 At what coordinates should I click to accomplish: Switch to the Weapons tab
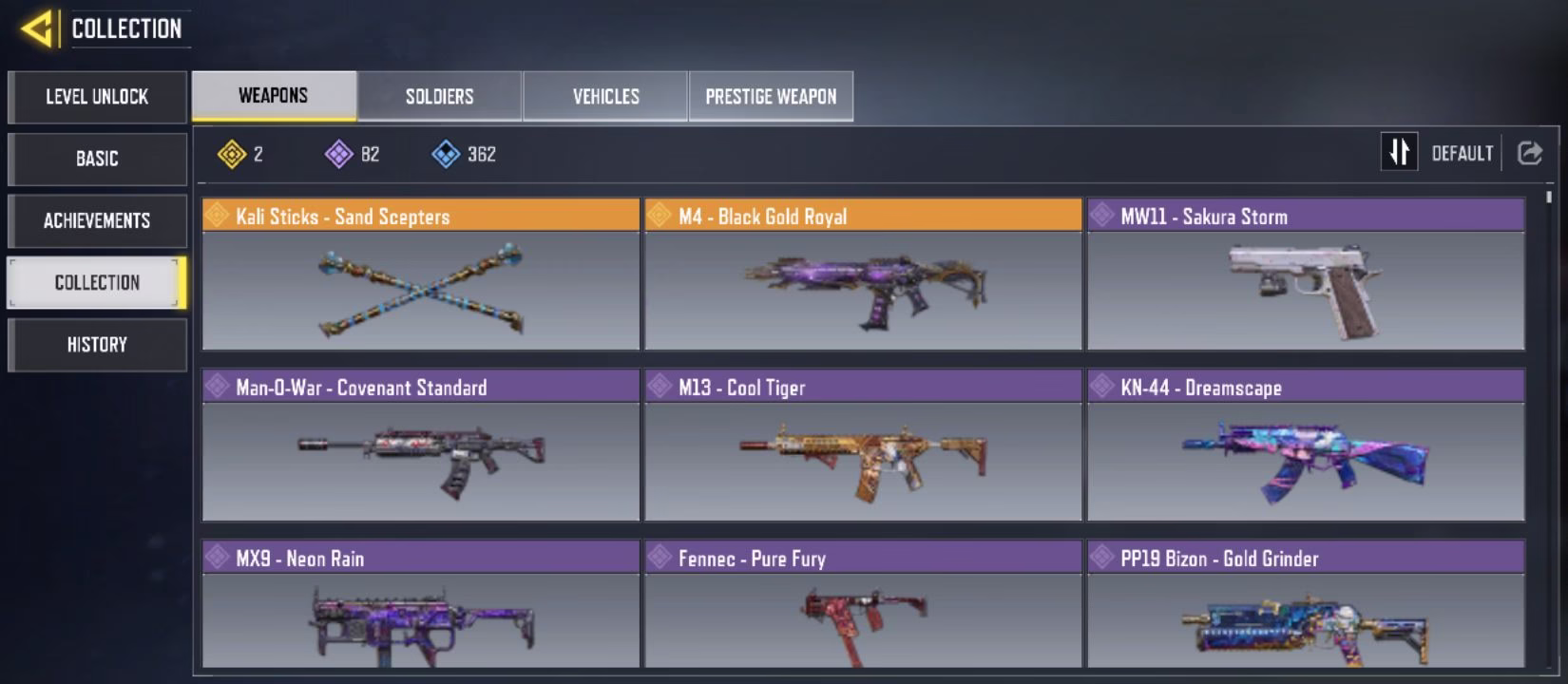coord(274,96)
